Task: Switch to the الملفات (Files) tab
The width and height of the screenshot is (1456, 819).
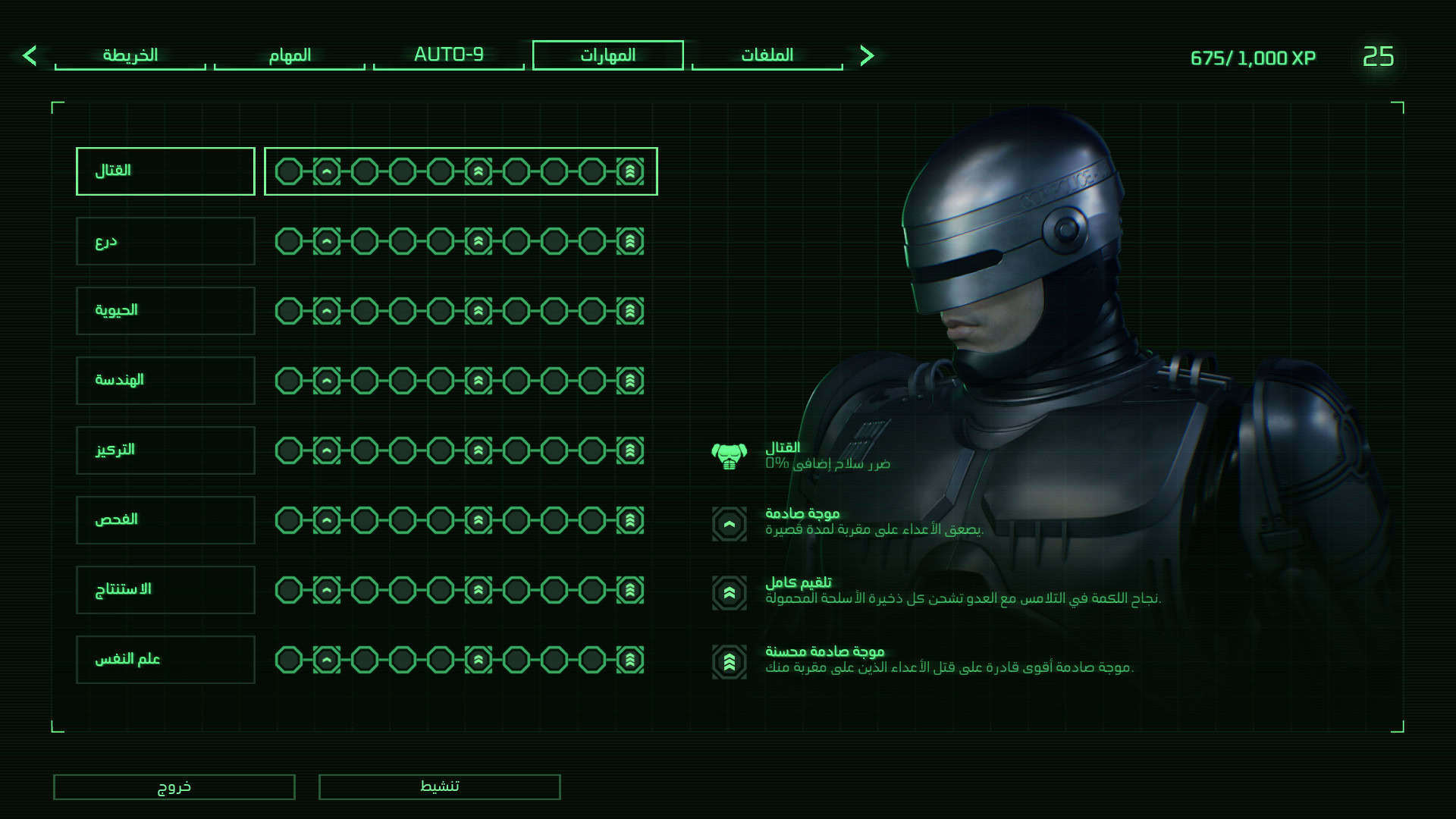Action: [767, 55]
